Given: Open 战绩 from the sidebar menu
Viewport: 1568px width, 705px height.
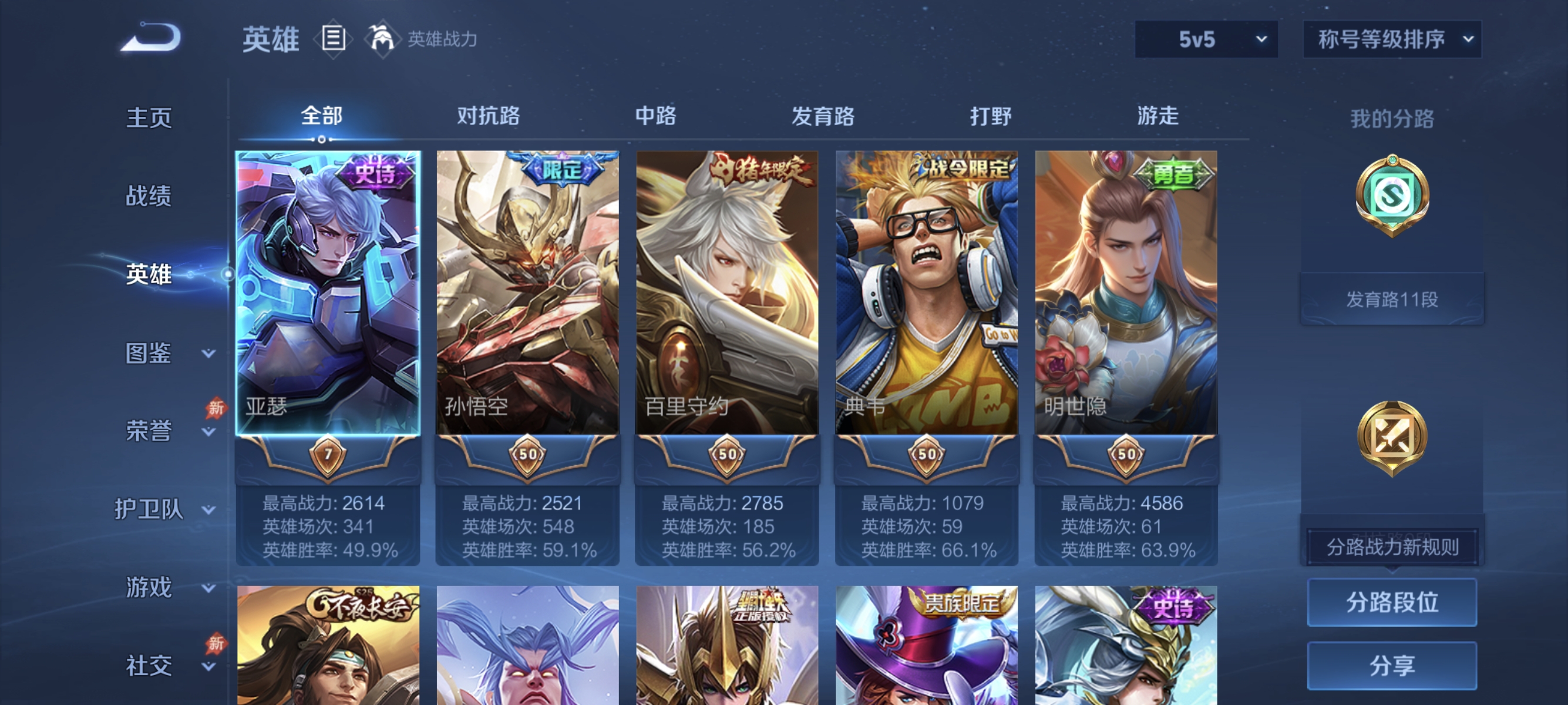Looking at the screenshot, I should pyautogui.click(x=148, y=196).
